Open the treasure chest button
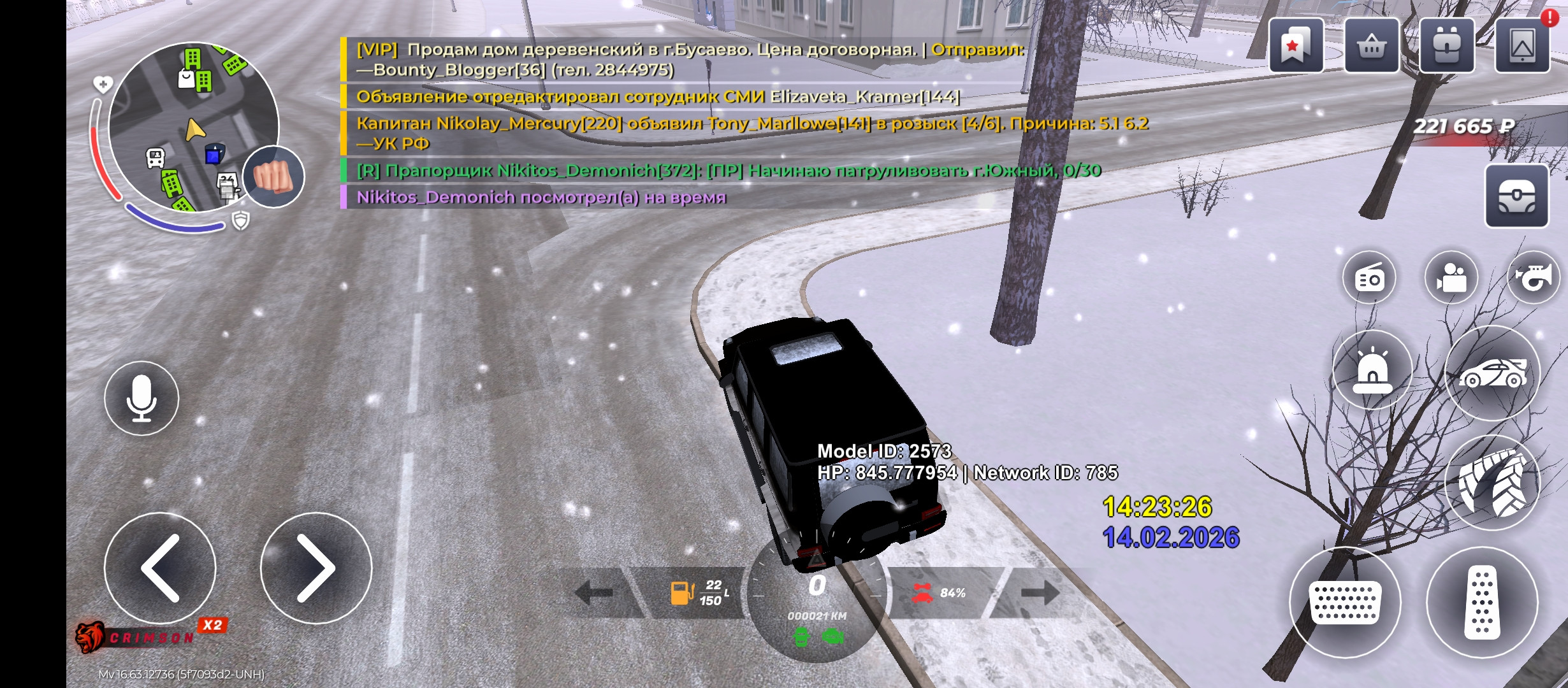Image resolution: width=1568 pixels, height=688 pixels. 1516,196
